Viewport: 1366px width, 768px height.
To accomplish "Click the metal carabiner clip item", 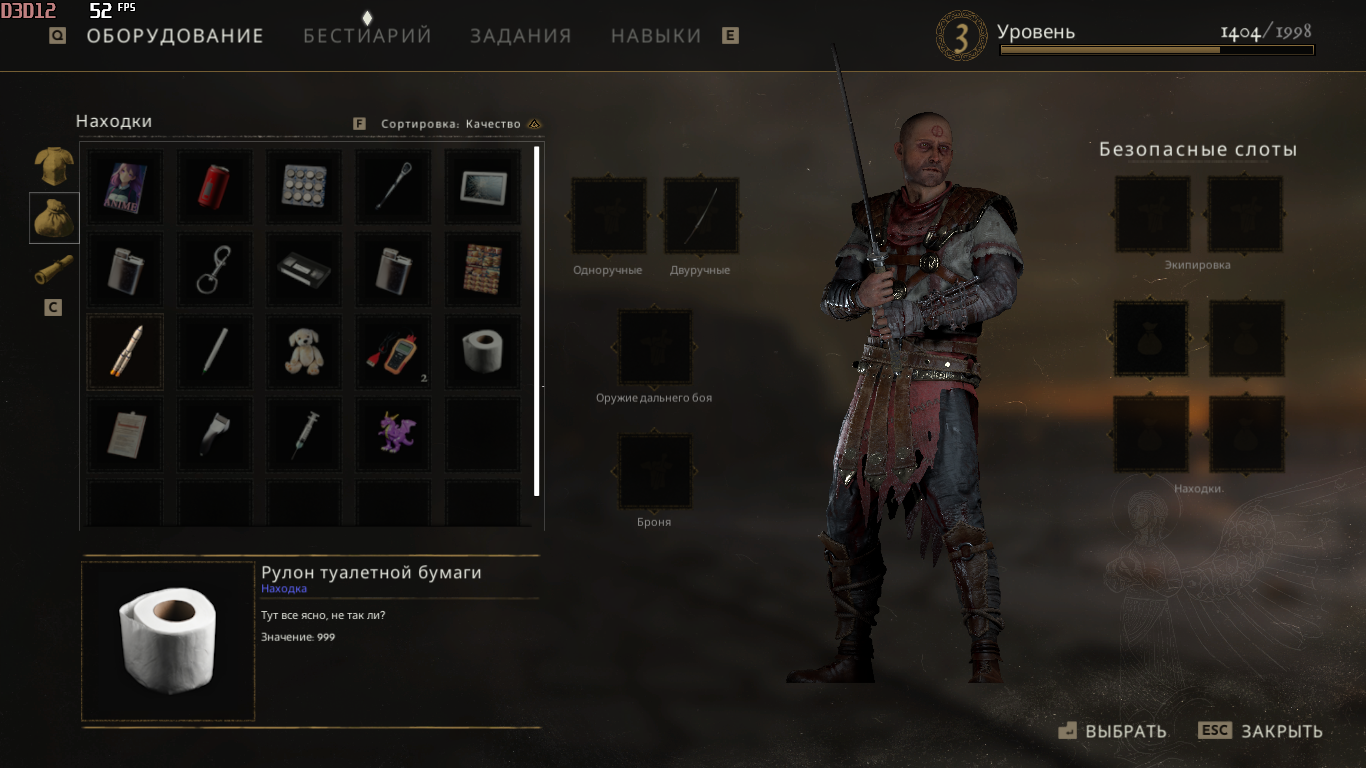I will [214, 269].
